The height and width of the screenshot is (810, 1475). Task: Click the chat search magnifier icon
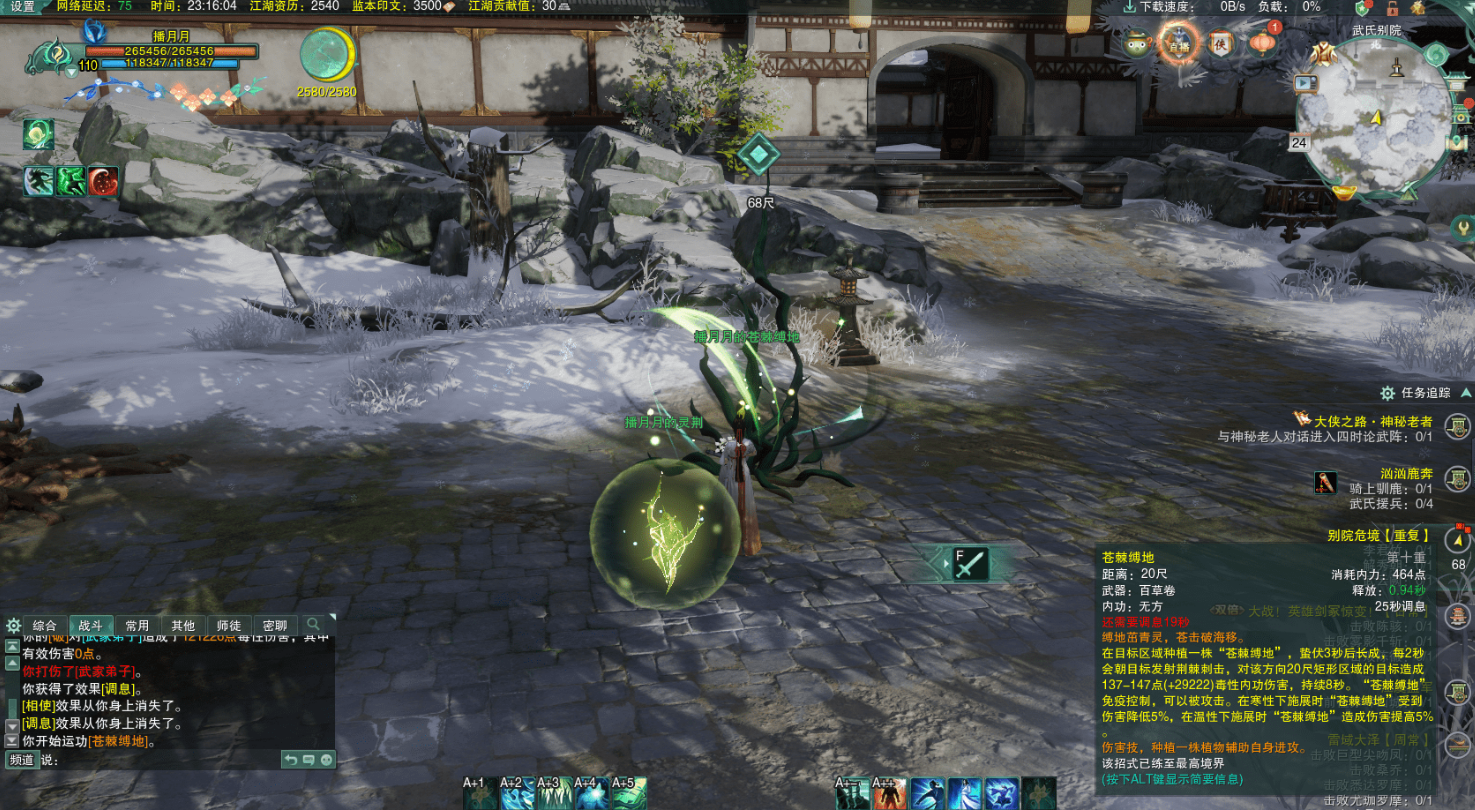[314, 624]
